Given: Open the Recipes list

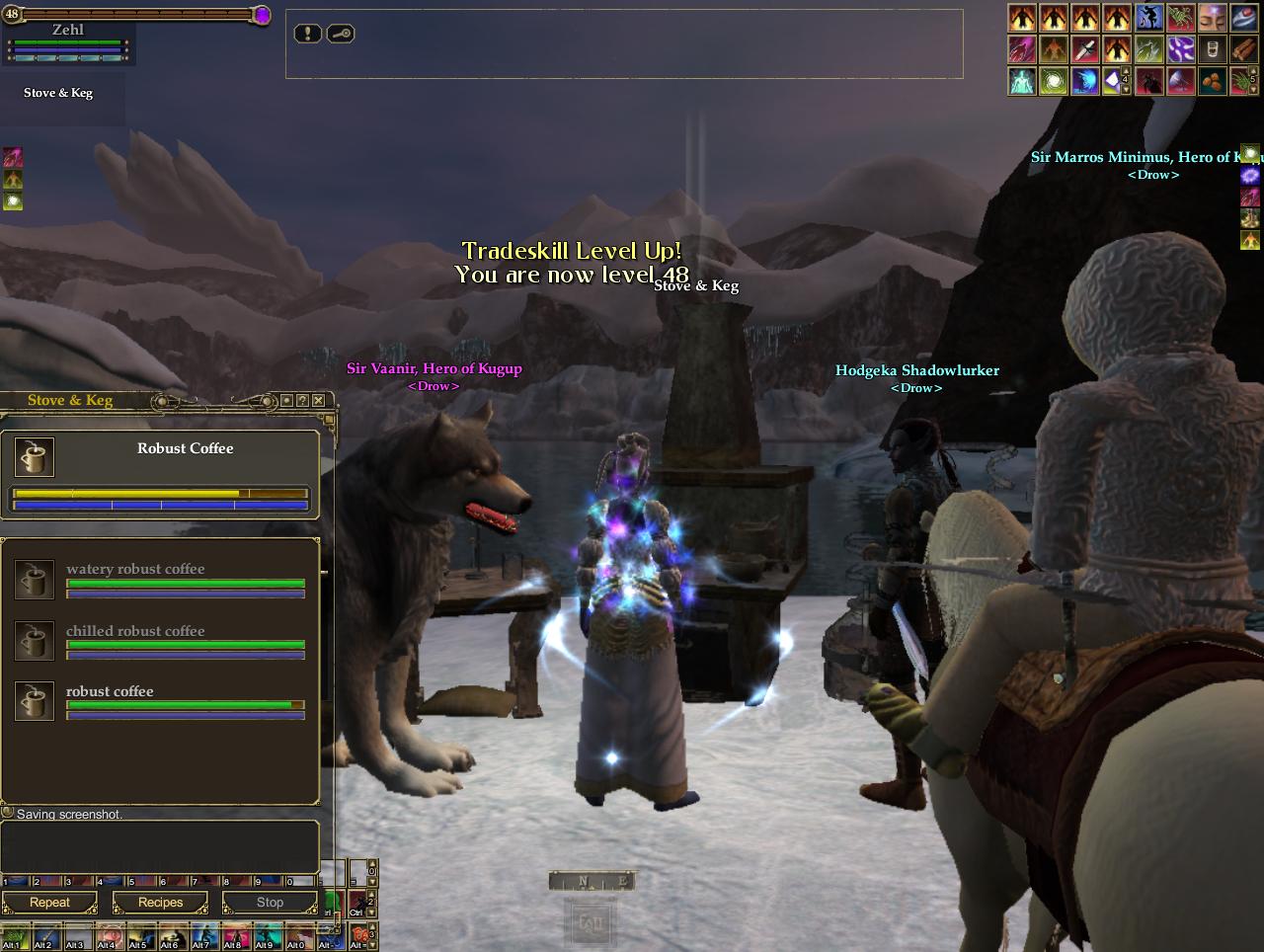Looking at the screenshot, I should 160,903.
